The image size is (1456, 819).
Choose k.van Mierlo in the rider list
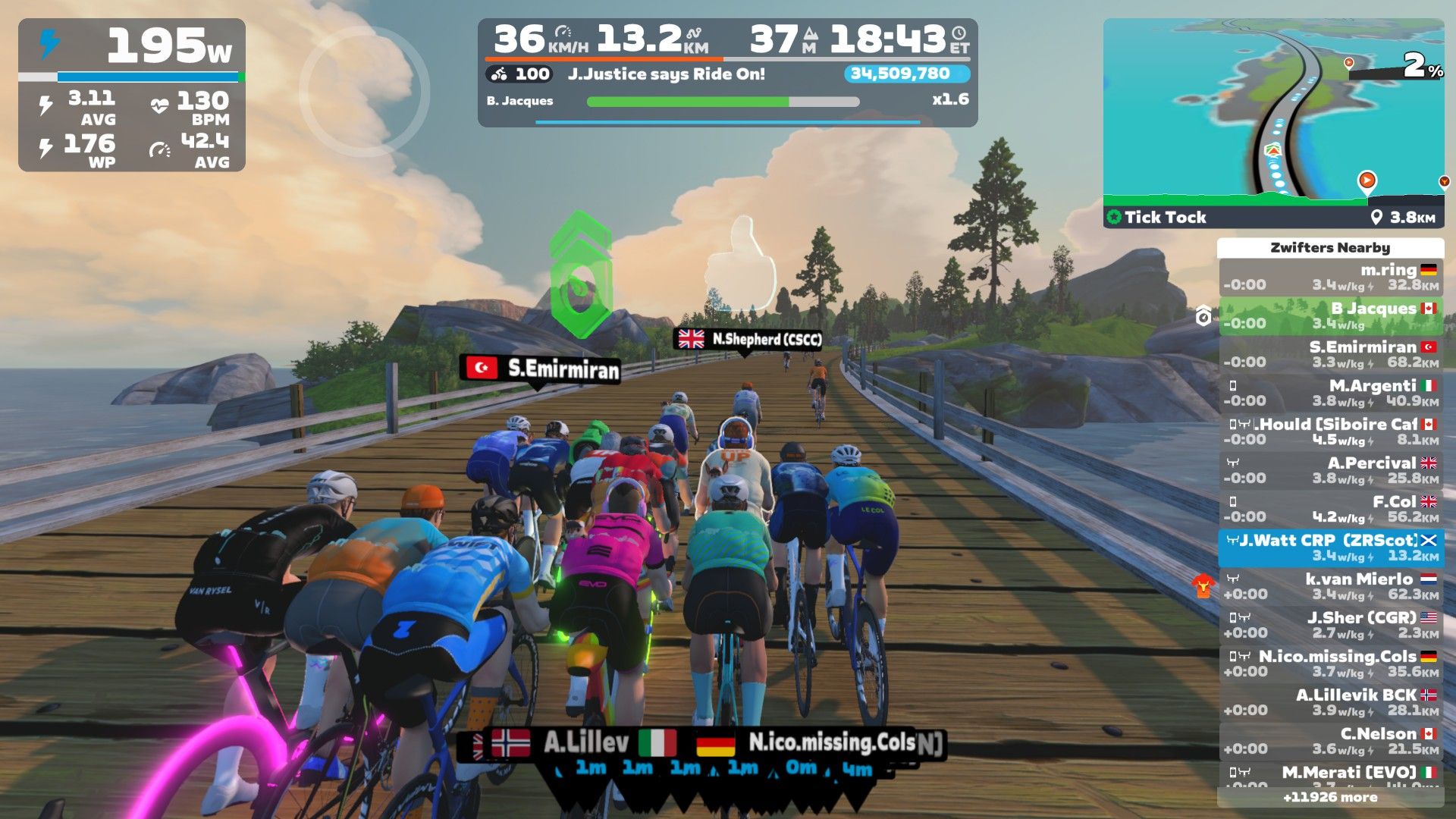1331,587
